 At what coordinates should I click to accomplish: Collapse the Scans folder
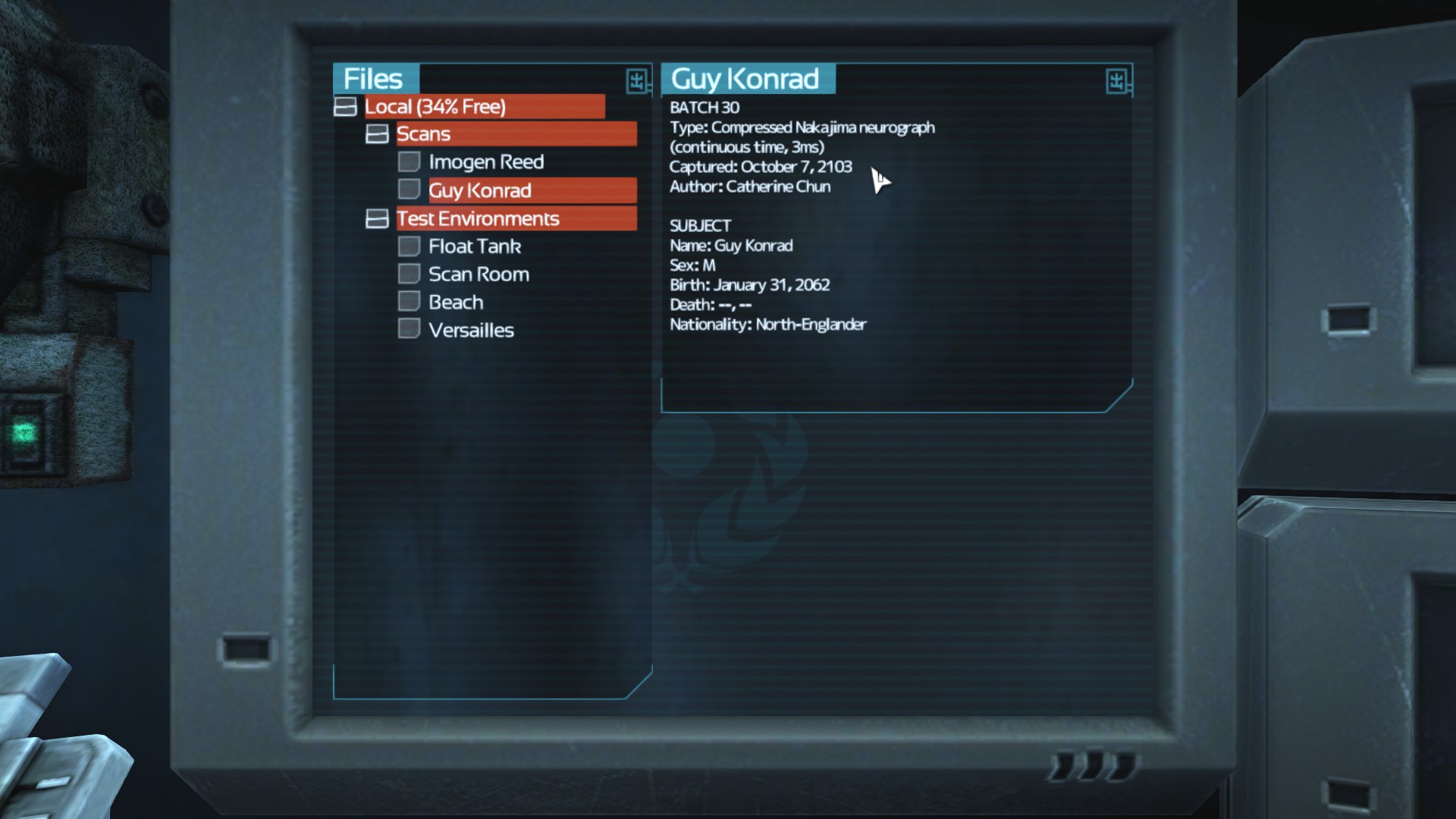(377, 134)
